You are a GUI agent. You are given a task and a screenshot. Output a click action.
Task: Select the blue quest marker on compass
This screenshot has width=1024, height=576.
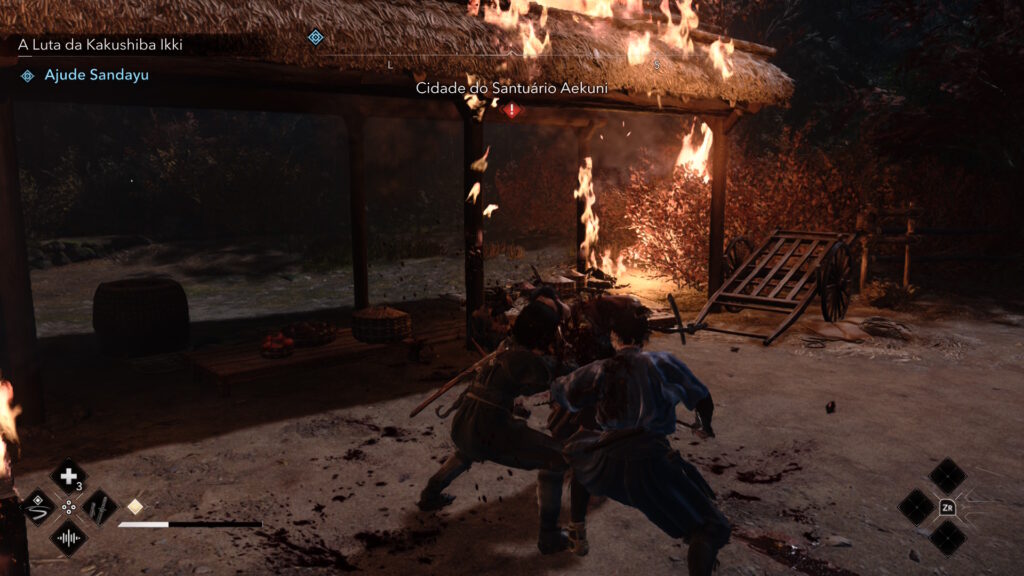click(x=316, y=37)
